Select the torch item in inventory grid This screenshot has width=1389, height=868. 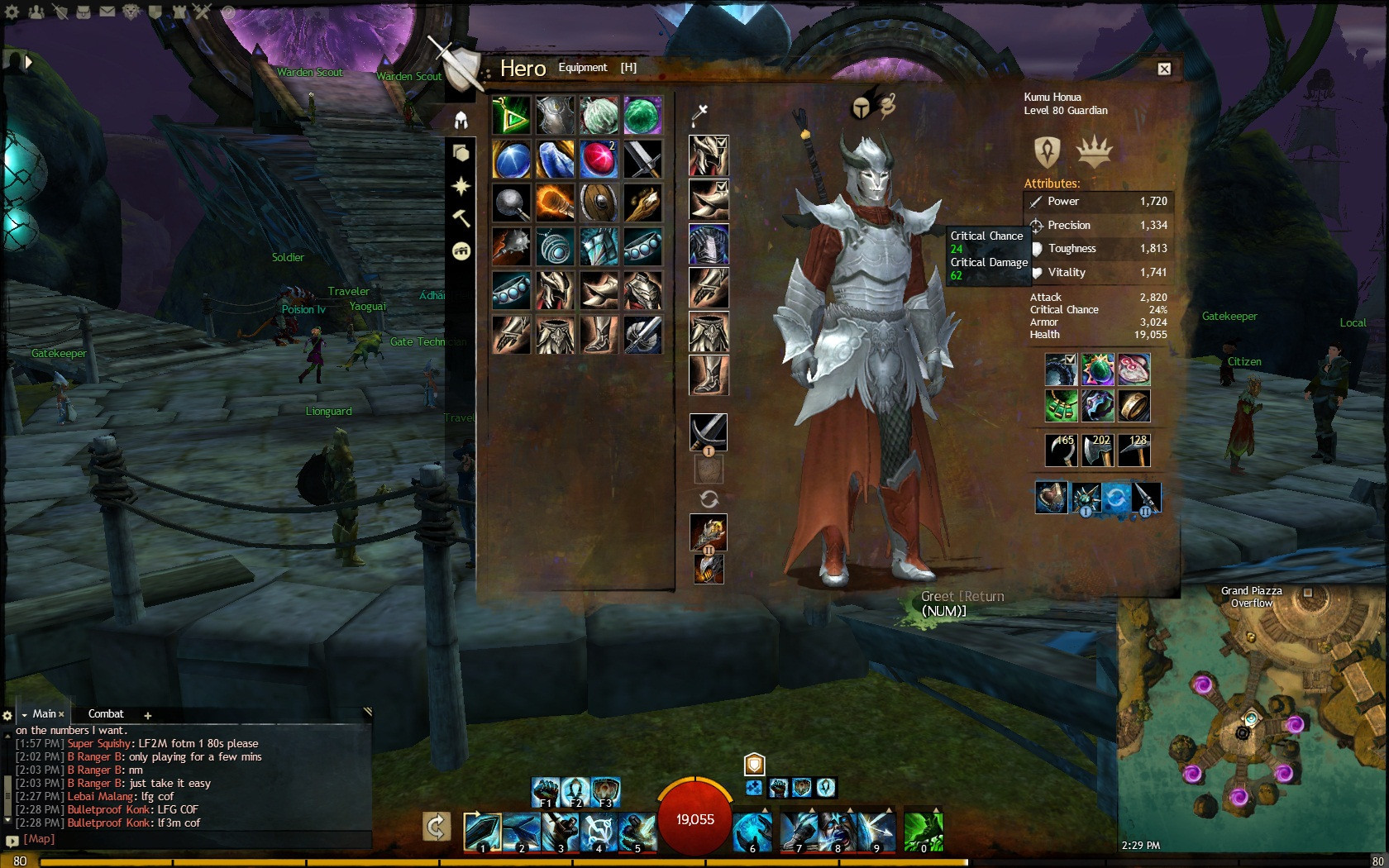point(555,203)
